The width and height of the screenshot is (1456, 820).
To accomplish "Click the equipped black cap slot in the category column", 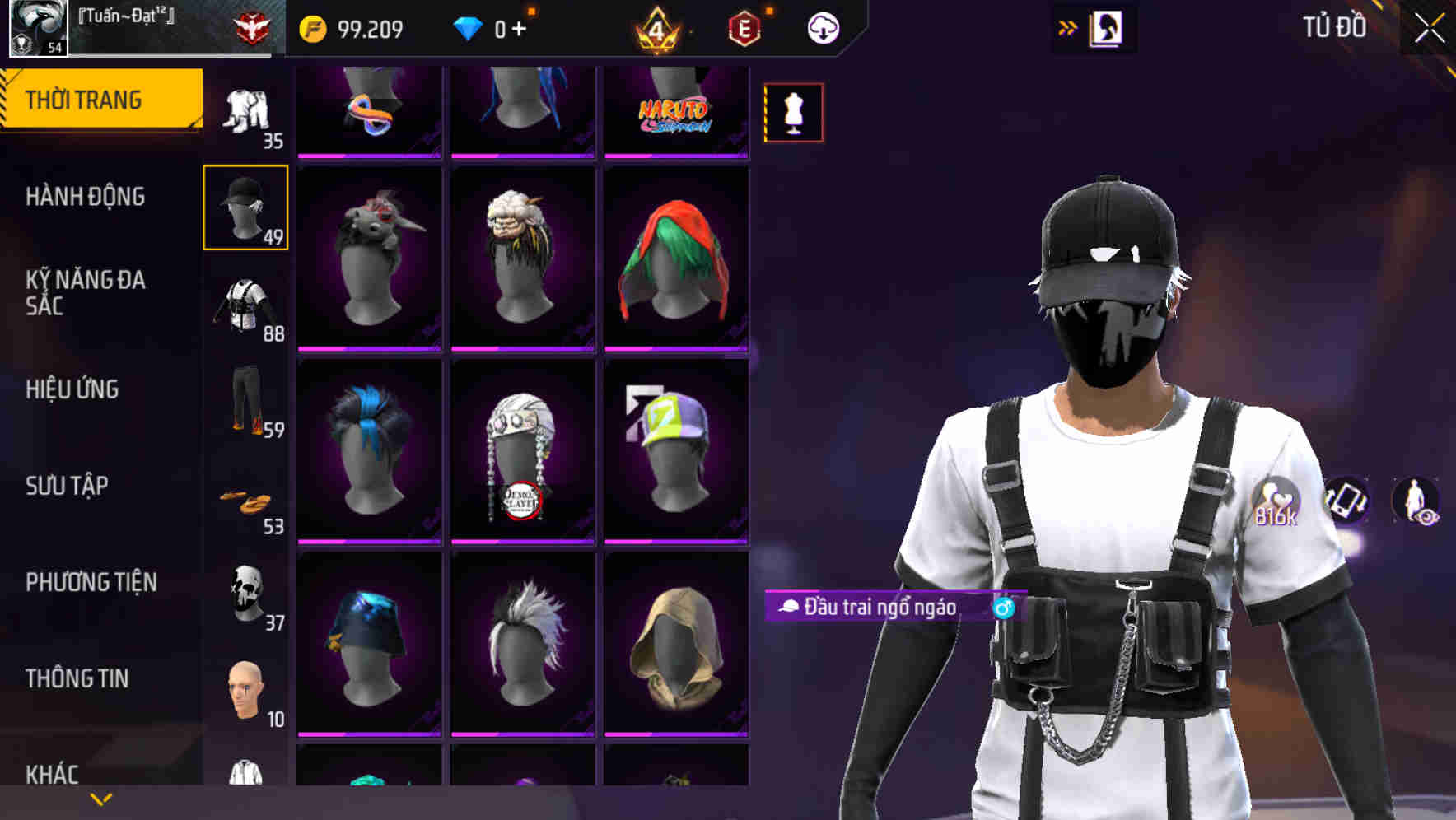I will click(245, 207).
